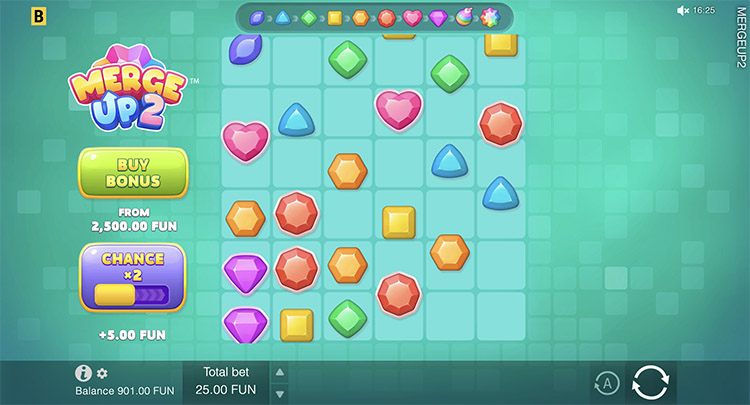This screenshot has width=750, height=405.
Task: Decrease the total bet with the down arrow
Action: tap(280, 393)
